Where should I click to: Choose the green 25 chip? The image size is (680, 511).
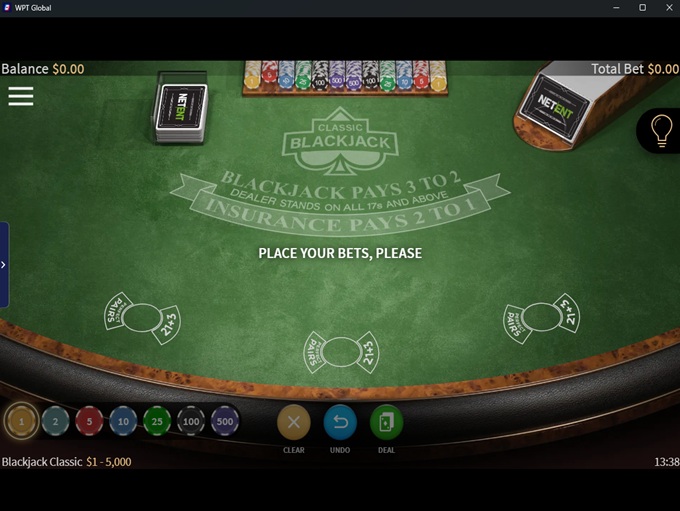[x=157, y=422]
